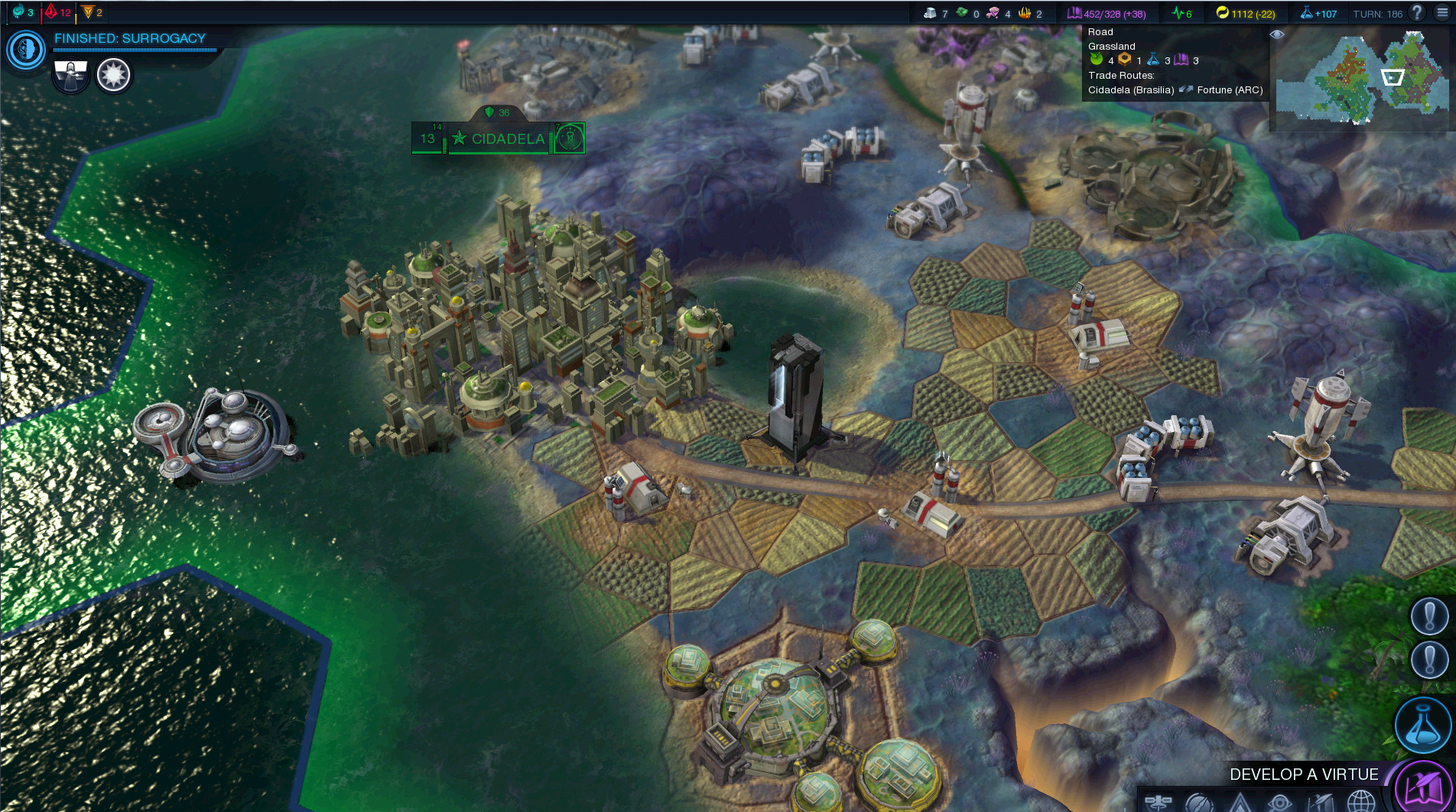Expand the Cidadela city banner
Viewport: 1456px width, 812px height.
(497, 139)
